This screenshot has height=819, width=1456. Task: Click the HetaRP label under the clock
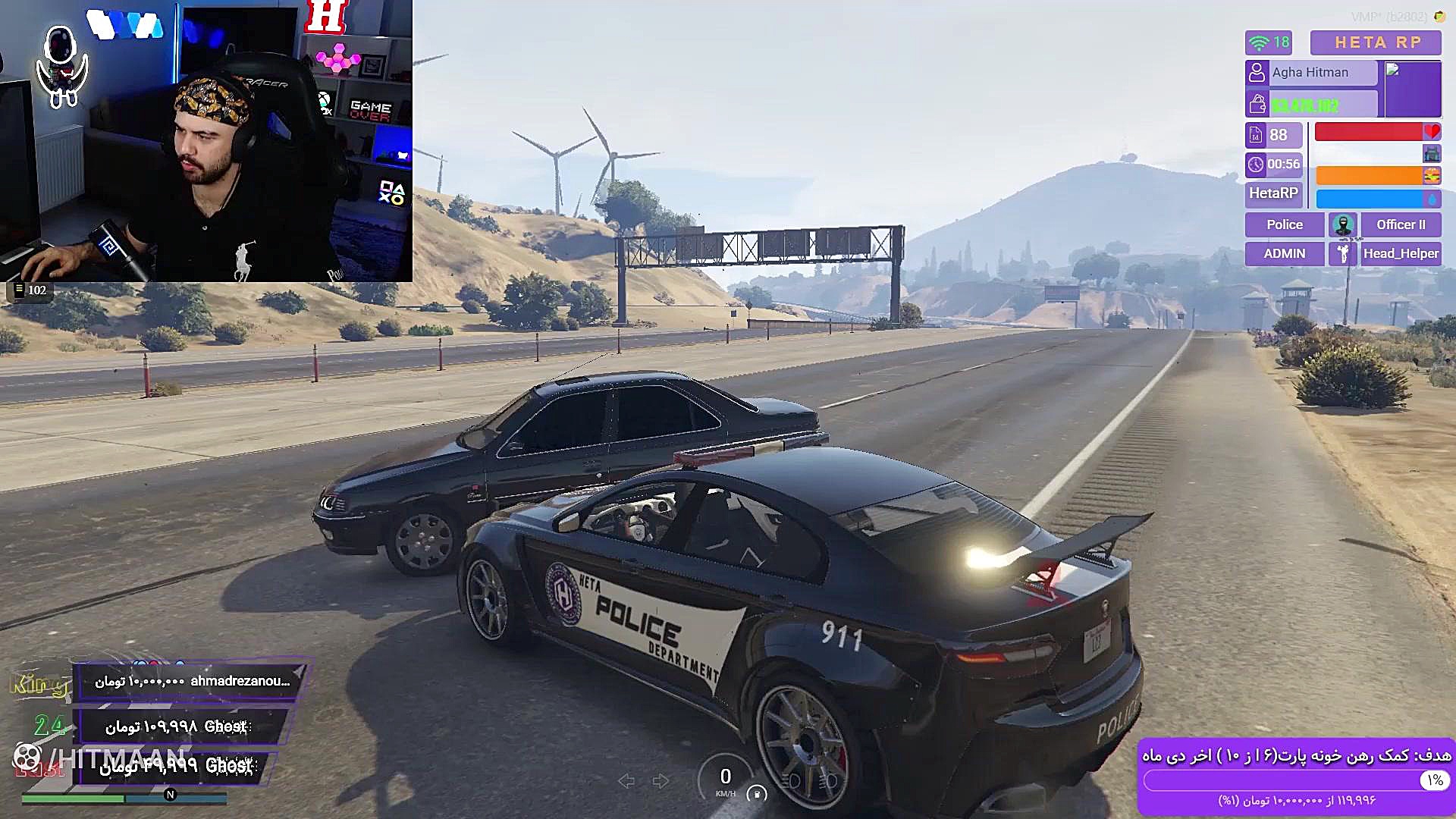coord(1273,193)
